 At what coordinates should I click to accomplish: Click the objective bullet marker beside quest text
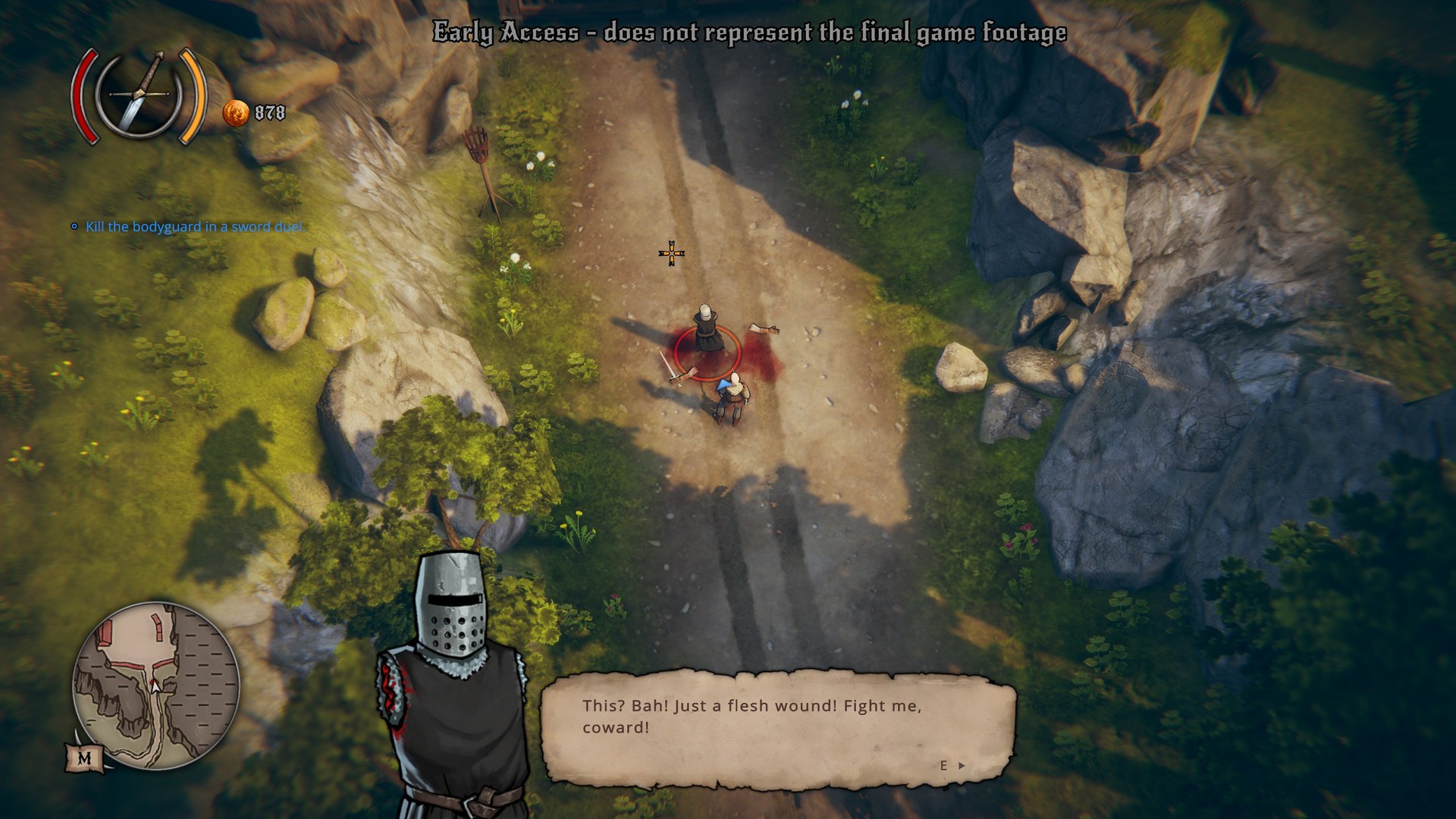click(74, 226)
